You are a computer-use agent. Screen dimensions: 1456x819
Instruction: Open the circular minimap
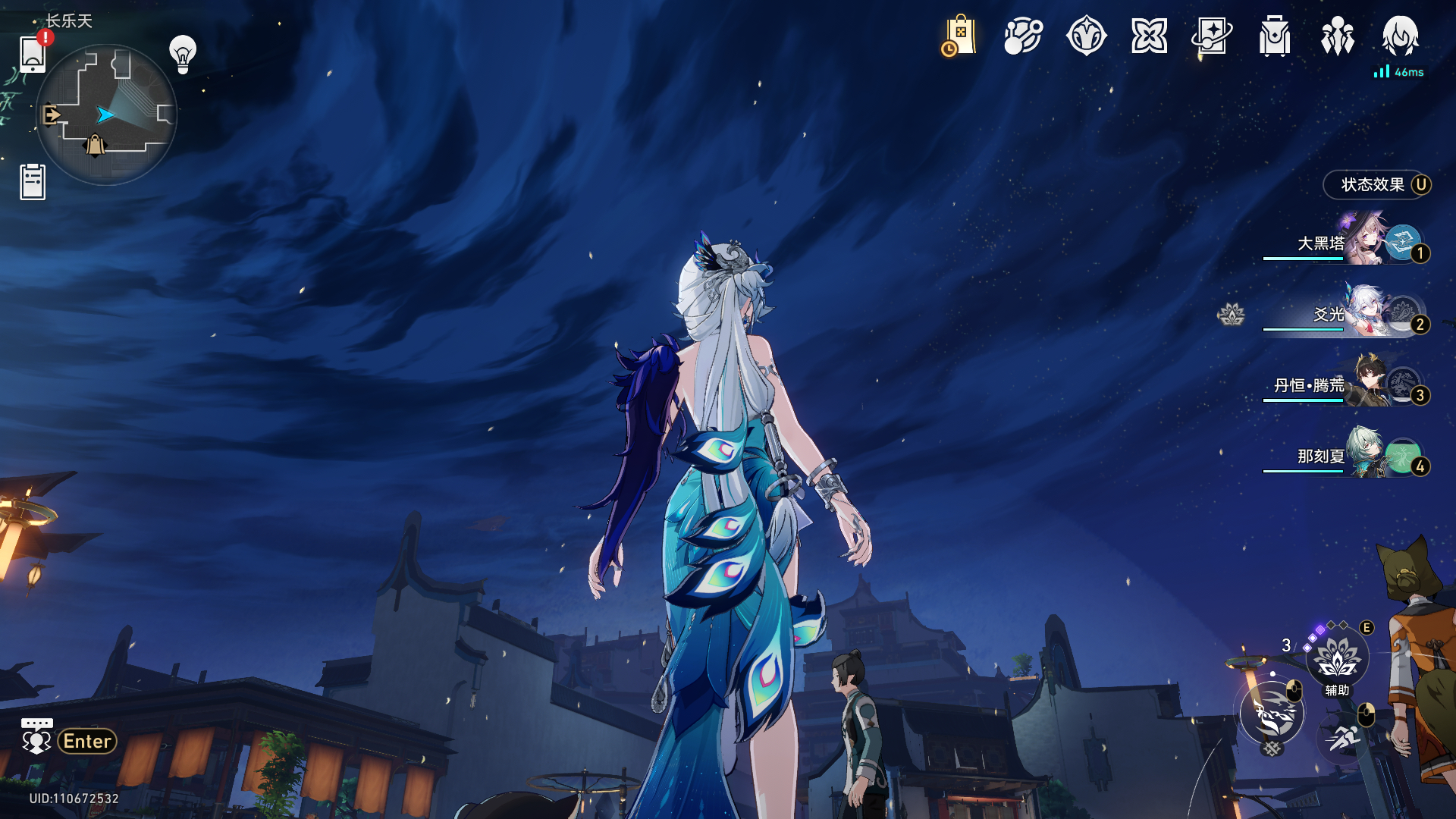coord(106,115)
